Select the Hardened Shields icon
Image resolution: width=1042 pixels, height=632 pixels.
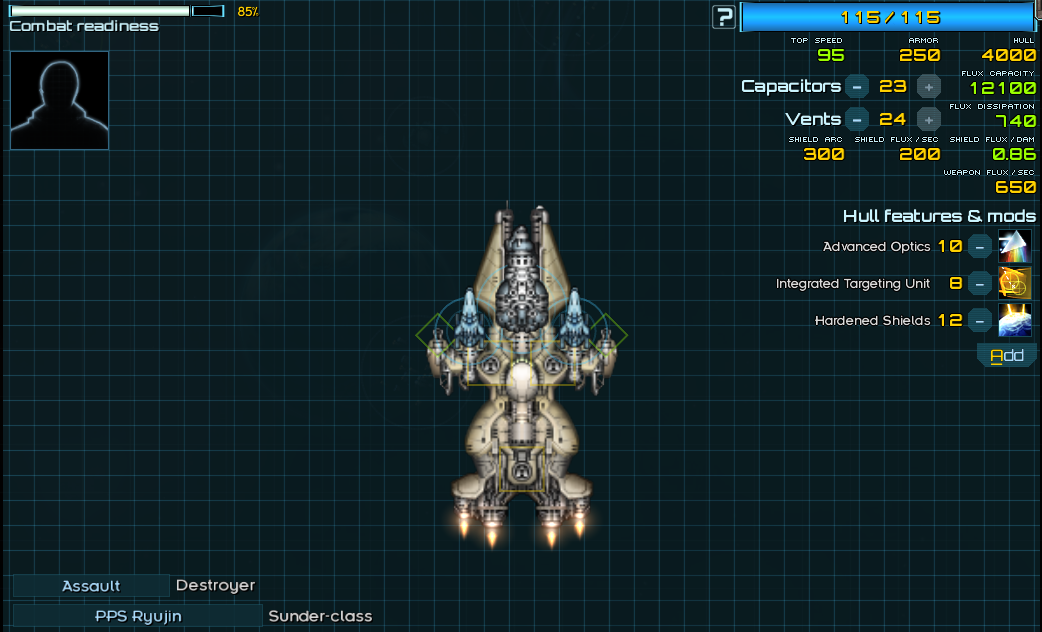(x=1015, y=321)
